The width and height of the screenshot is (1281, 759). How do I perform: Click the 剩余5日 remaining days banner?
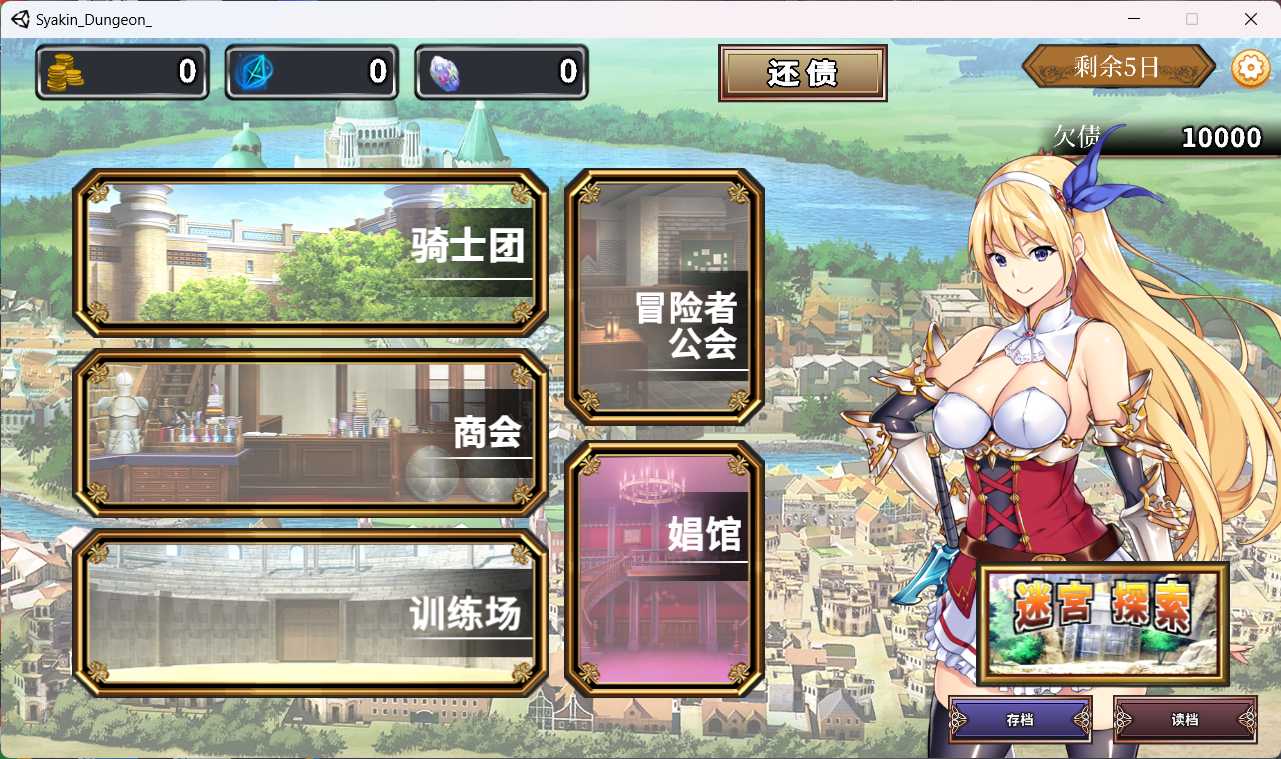click(1117, 68)
